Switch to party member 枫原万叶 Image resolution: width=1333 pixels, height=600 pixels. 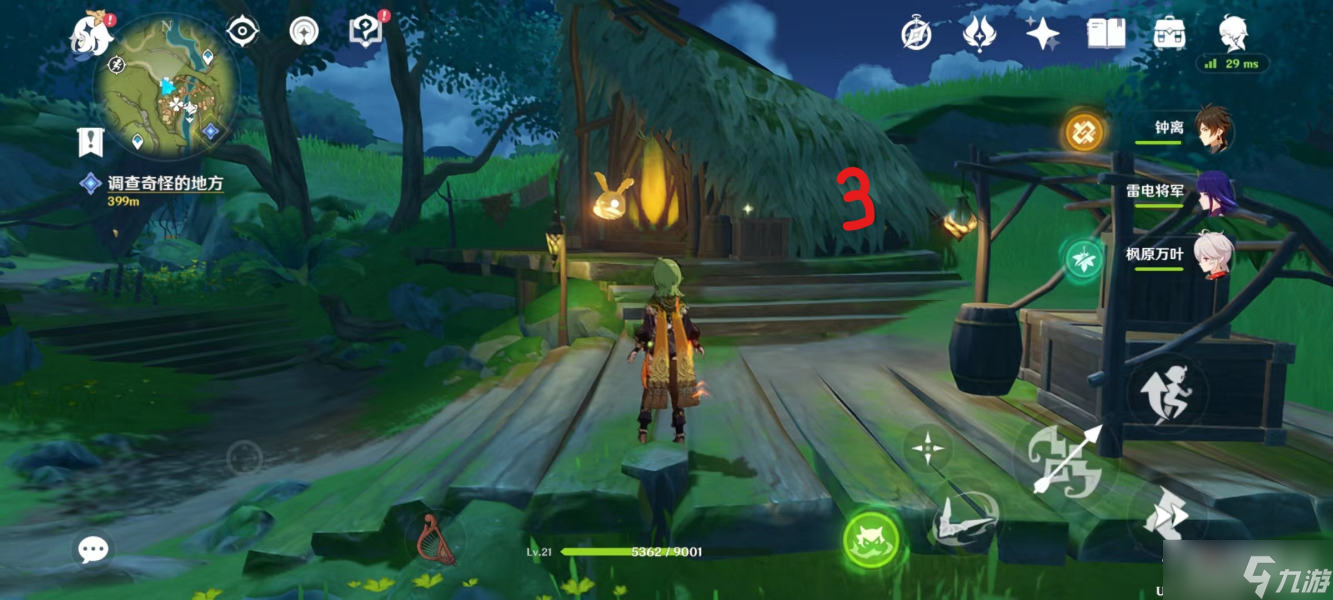pos(1214,256)
